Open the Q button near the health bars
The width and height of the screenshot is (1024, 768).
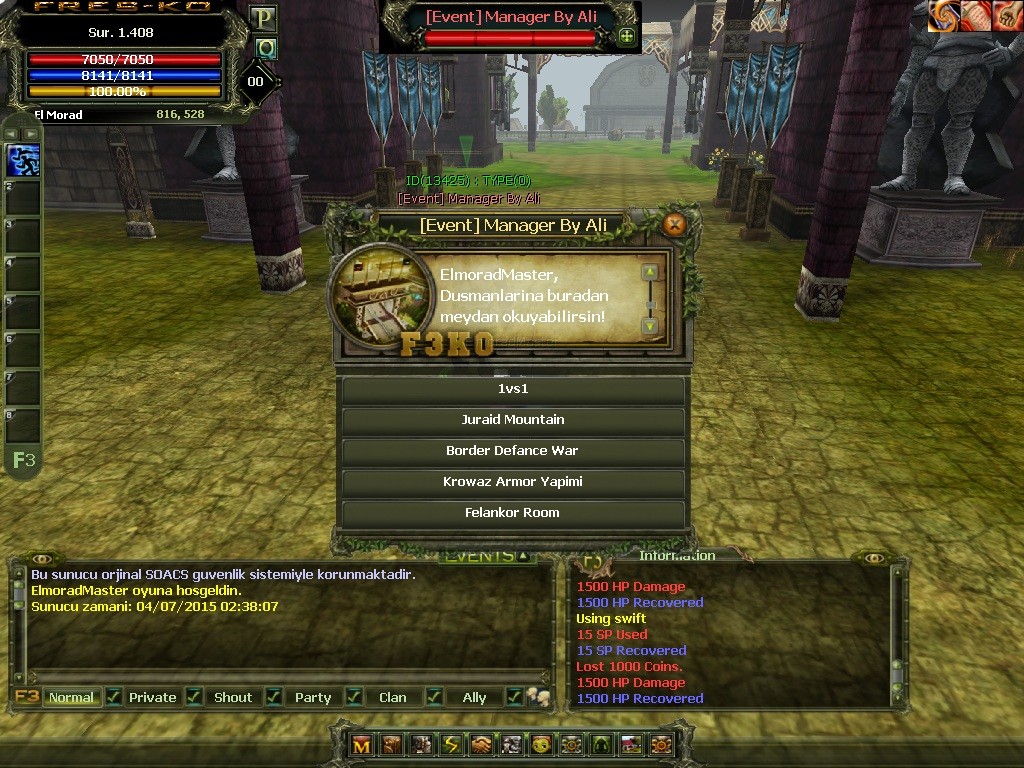pos(265,48)
